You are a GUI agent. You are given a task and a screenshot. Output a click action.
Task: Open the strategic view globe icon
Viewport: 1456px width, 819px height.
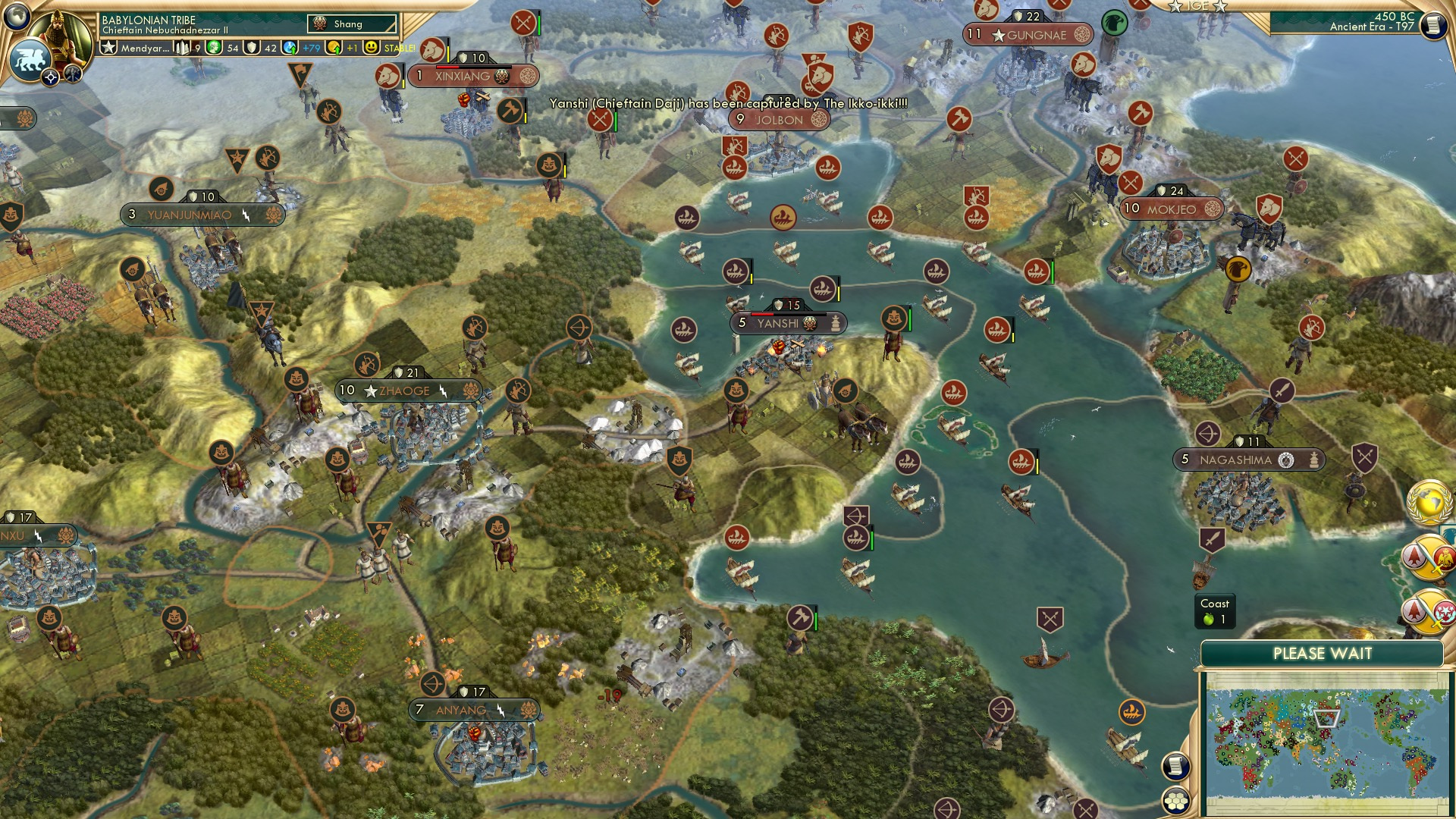pos(16,18)
